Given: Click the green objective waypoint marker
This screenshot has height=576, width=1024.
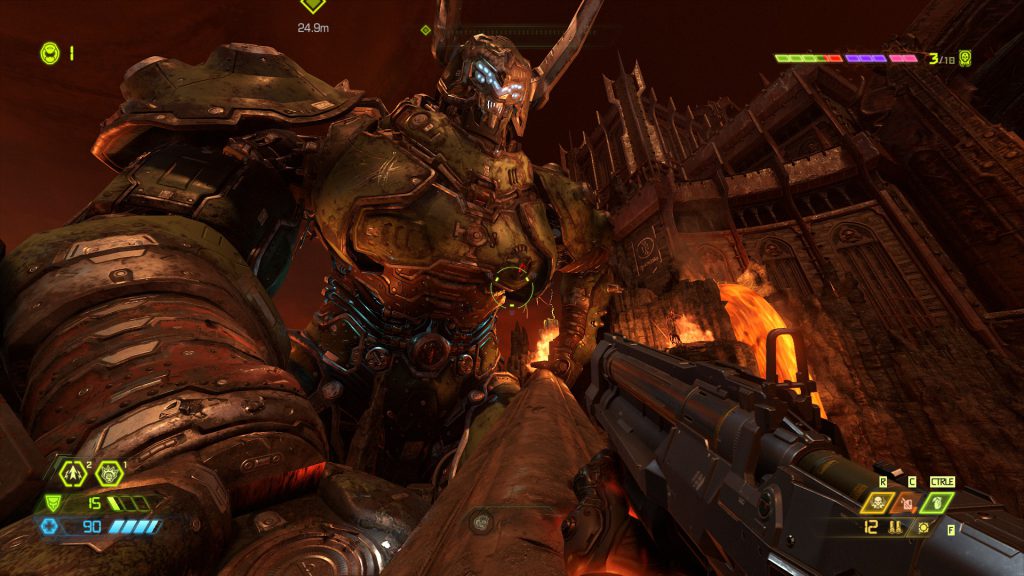Looking at the screenshot, I should coord(313,6).
